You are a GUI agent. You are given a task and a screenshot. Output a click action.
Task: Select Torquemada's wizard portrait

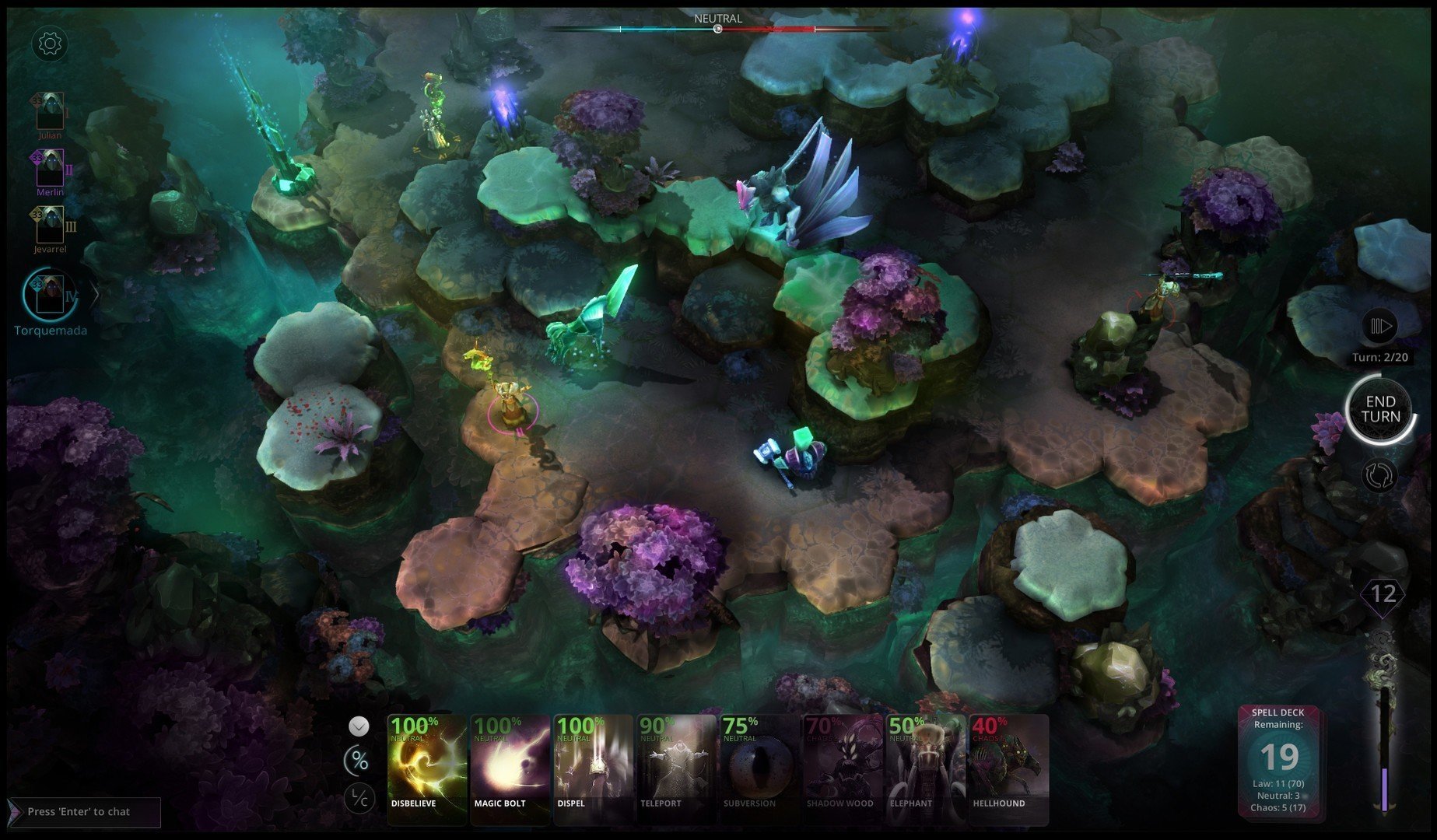click(x=50, y=295)
